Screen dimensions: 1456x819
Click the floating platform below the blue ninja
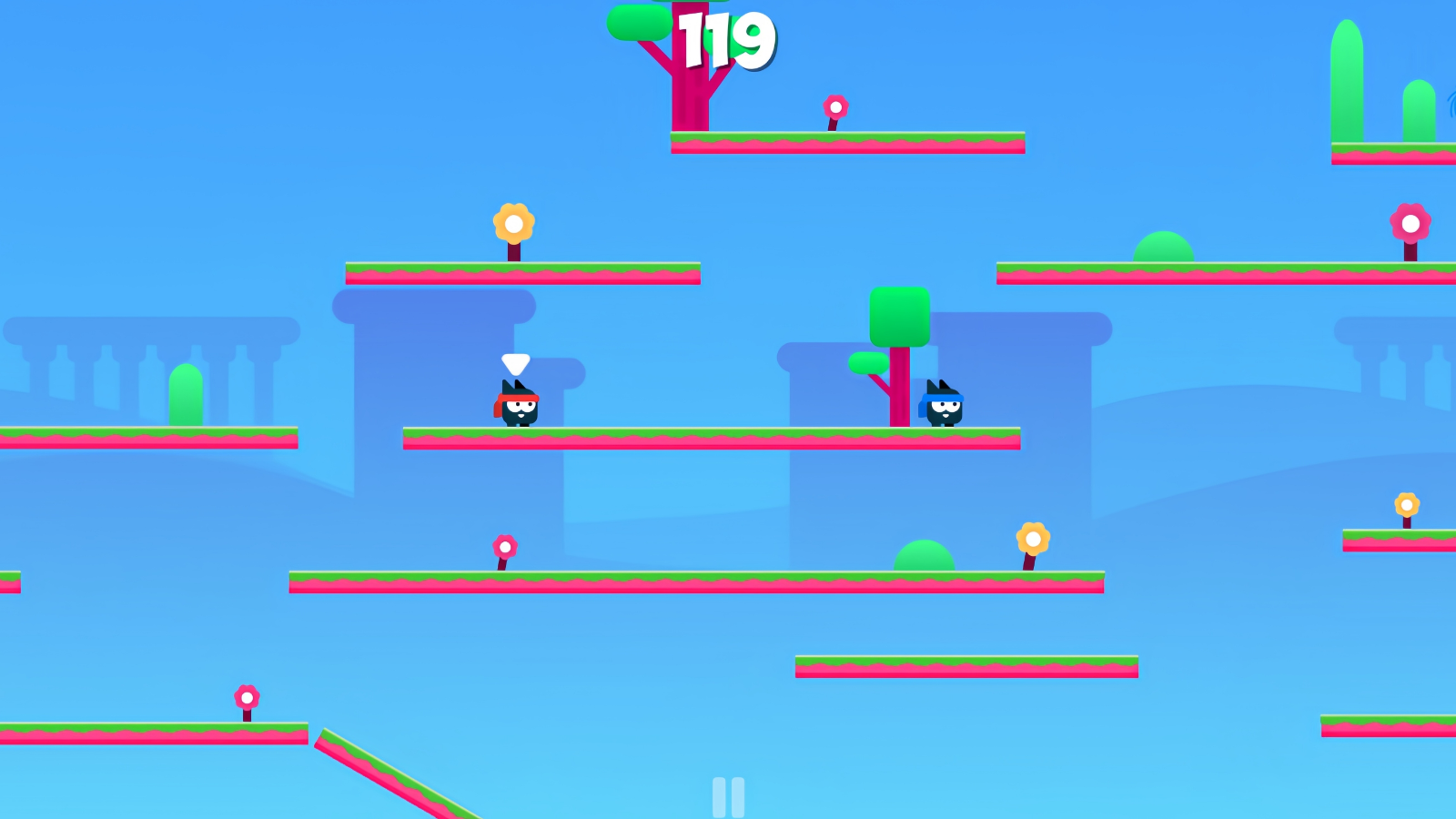tap(966, 666)
